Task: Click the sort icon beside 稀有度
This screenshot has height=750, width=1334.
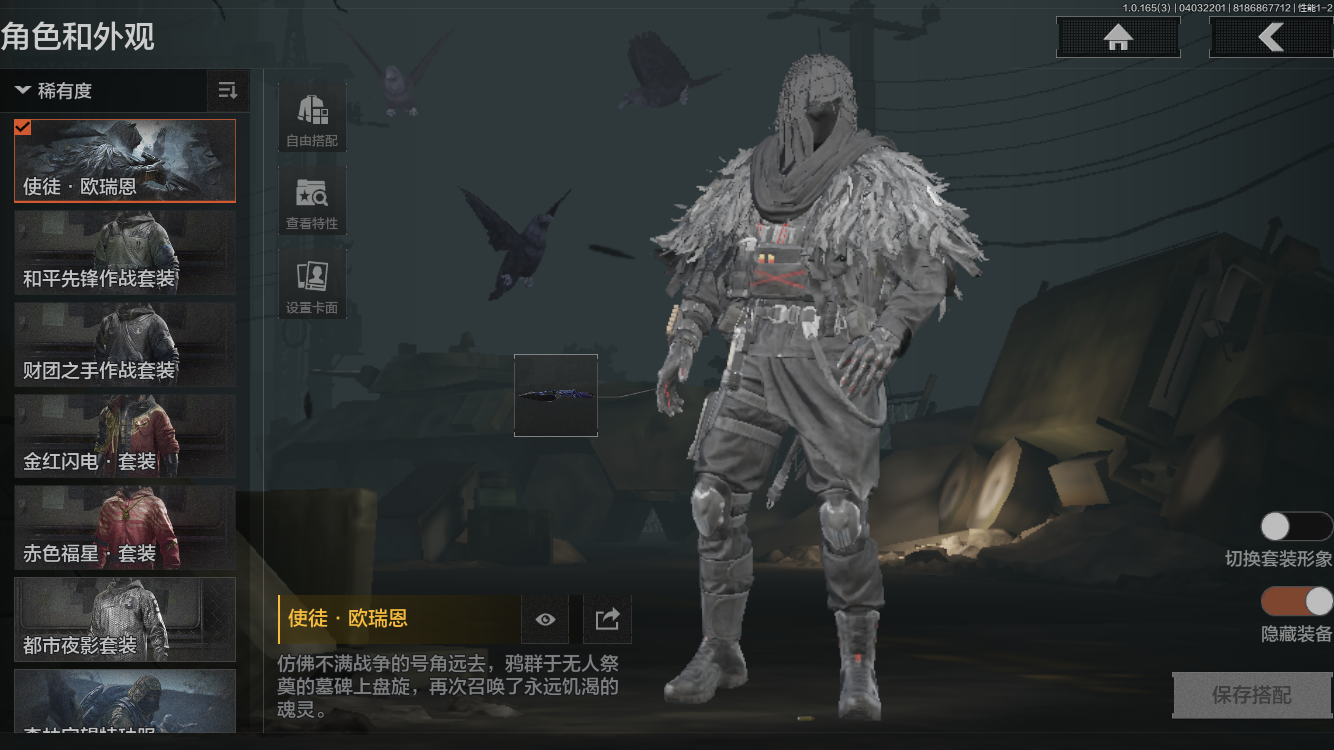Action: click(x=227, y=91)
